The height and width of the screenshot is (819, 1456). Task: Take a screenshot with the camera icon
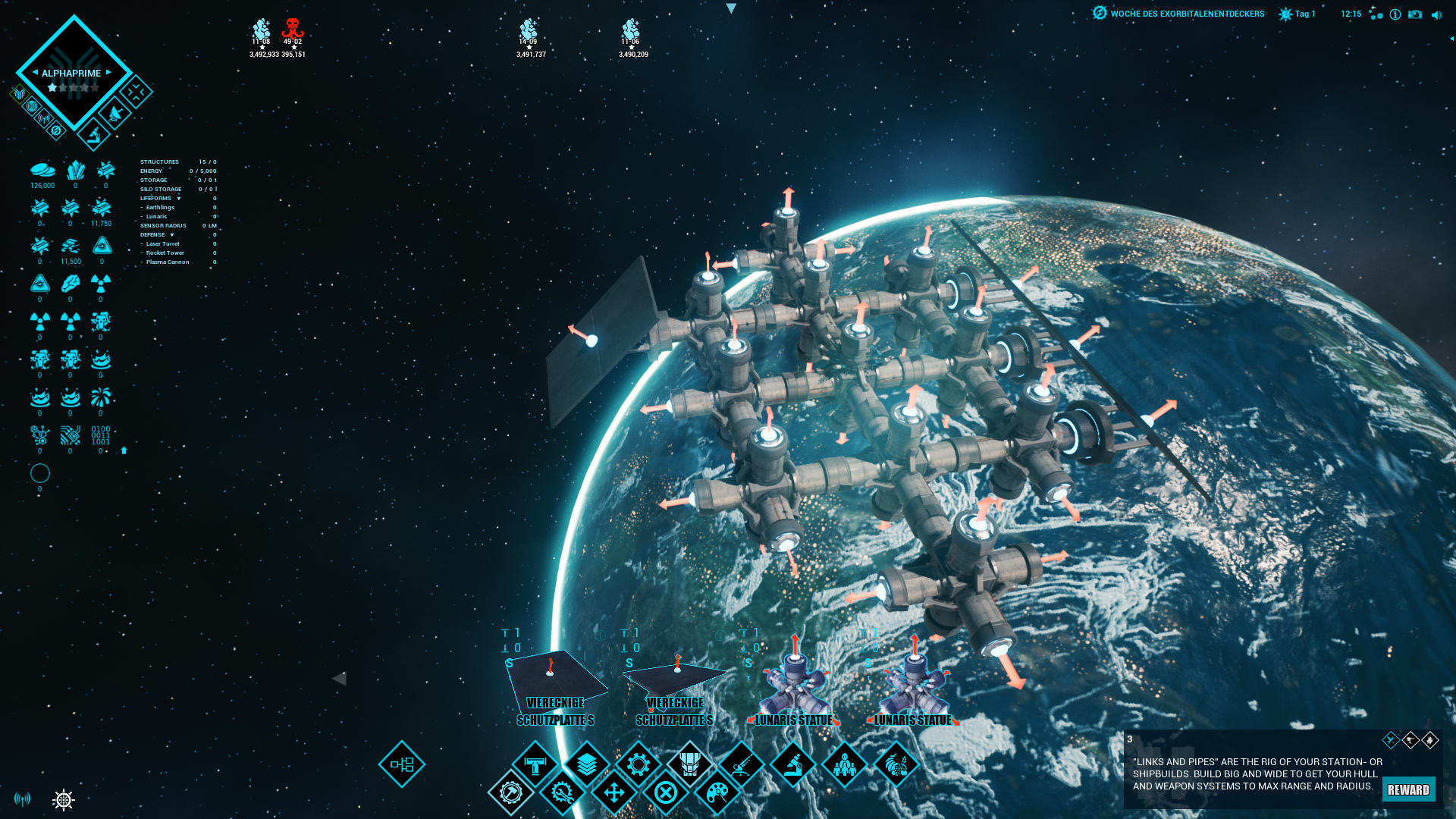(1415, 14)
